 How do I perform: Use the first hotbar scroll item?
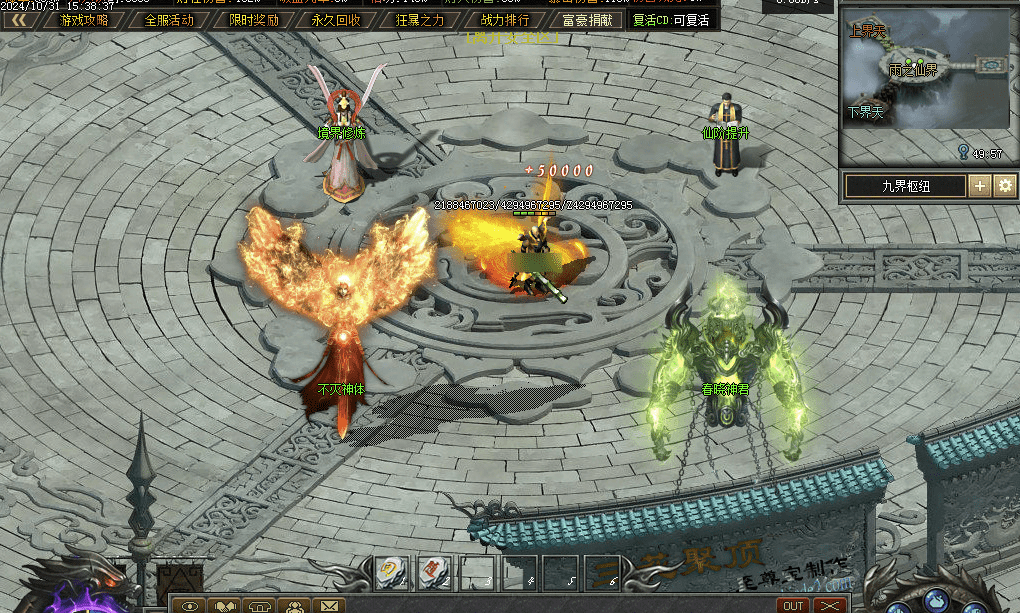coord(391,572)
